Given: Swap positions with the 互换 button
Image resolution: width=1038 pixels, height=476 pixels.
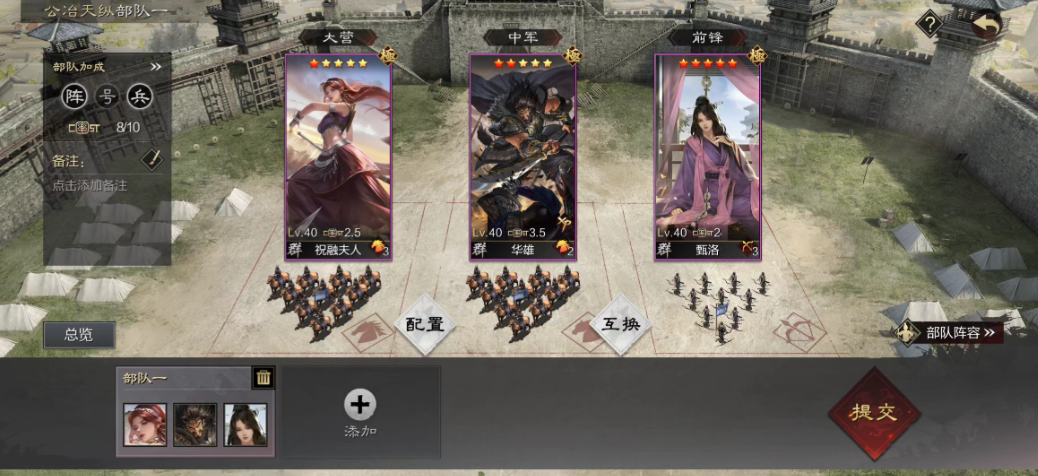Looking at the screenshot, I should tap(622, 324).
